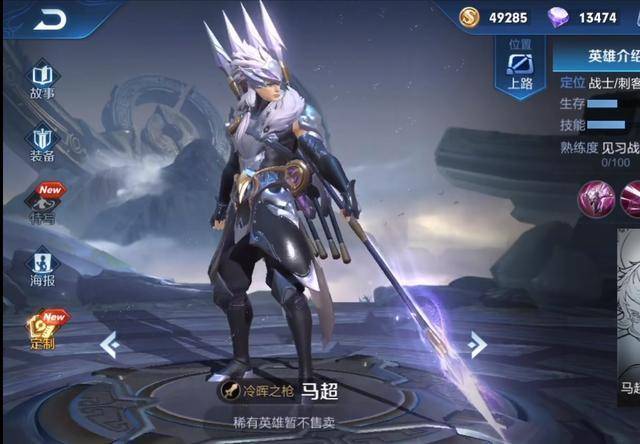Viewport: 640px width, 444px height.
Task: Open the 定制 (Customize) menu
Action: point(42,329)
